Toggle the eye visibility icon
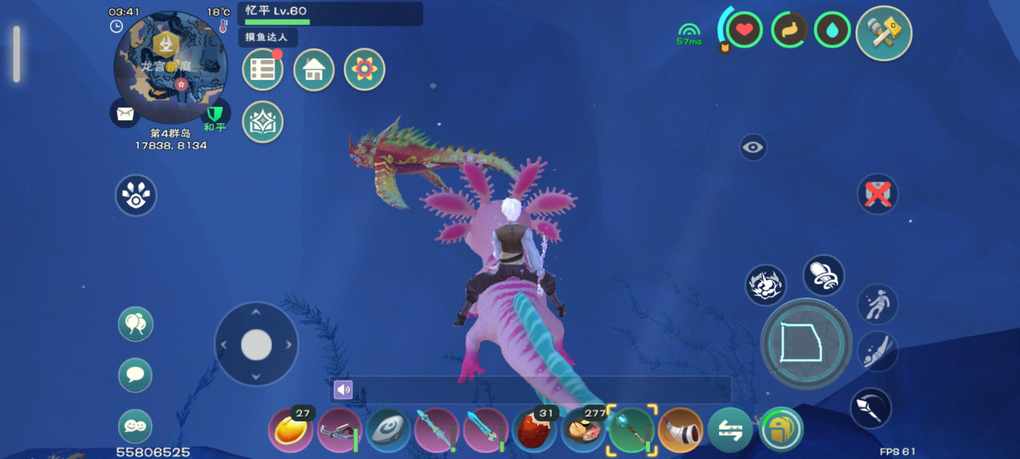Image resolution: width=1020 pixels, height=459 pixels. [x=754, y=148]
